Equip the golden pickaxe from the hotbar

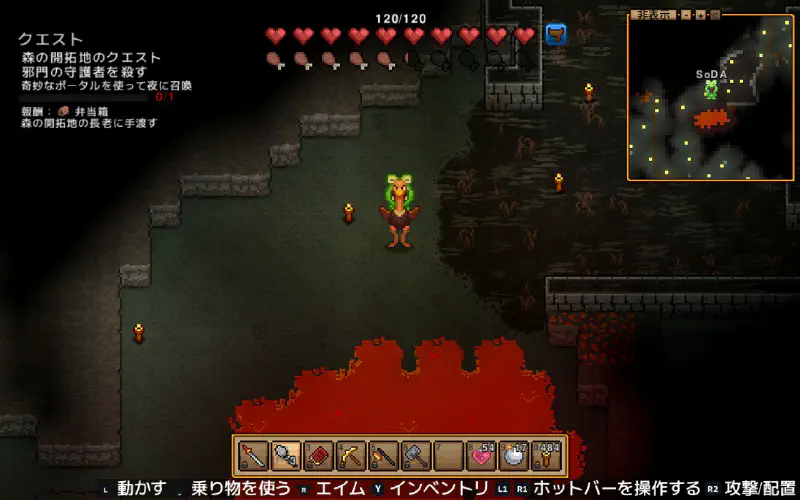coord(350,456)
